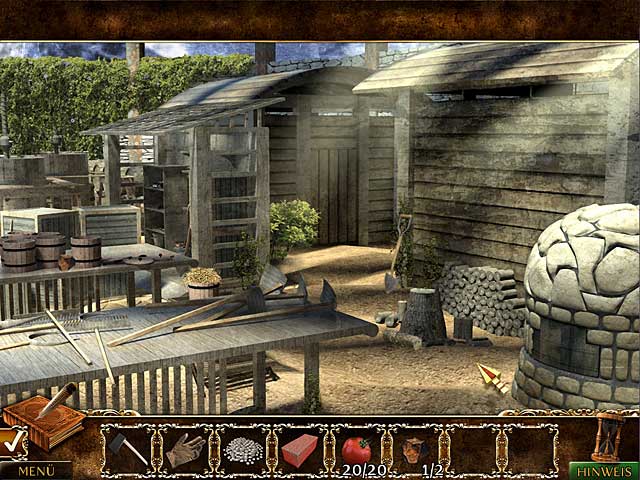Use the tomato item marked 20/20

tap(356, 449)
